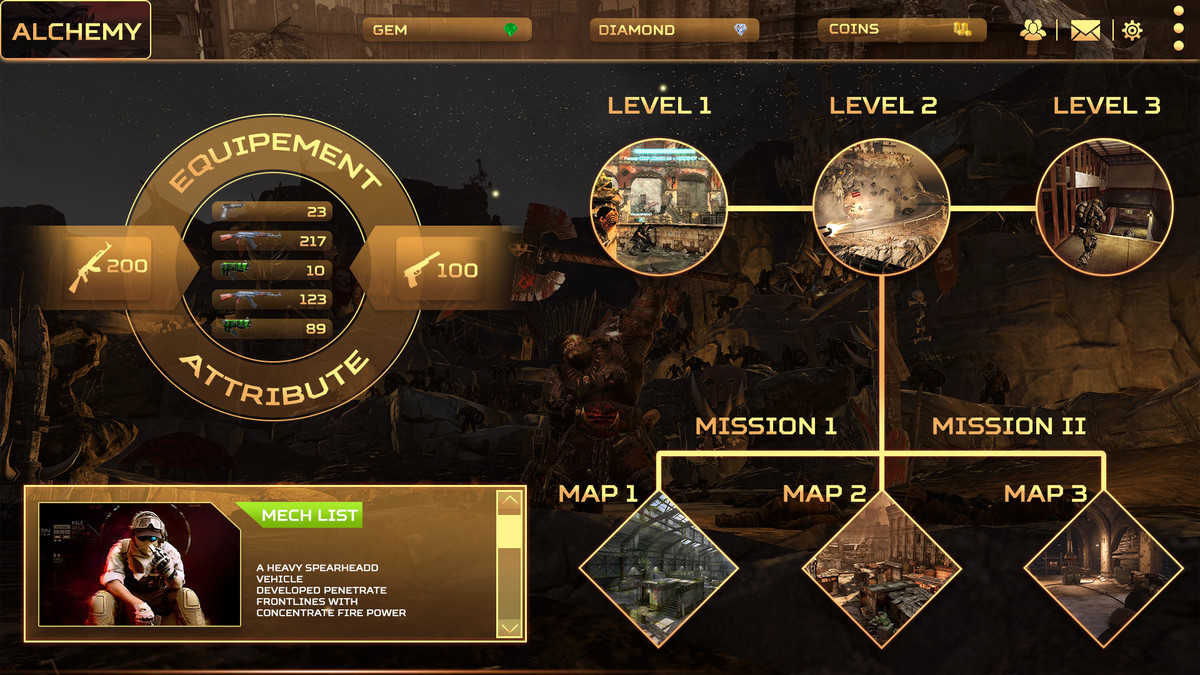The image size is (1200, 675).
Task: Select the rifle button showing 200
Action: [108, 266]
